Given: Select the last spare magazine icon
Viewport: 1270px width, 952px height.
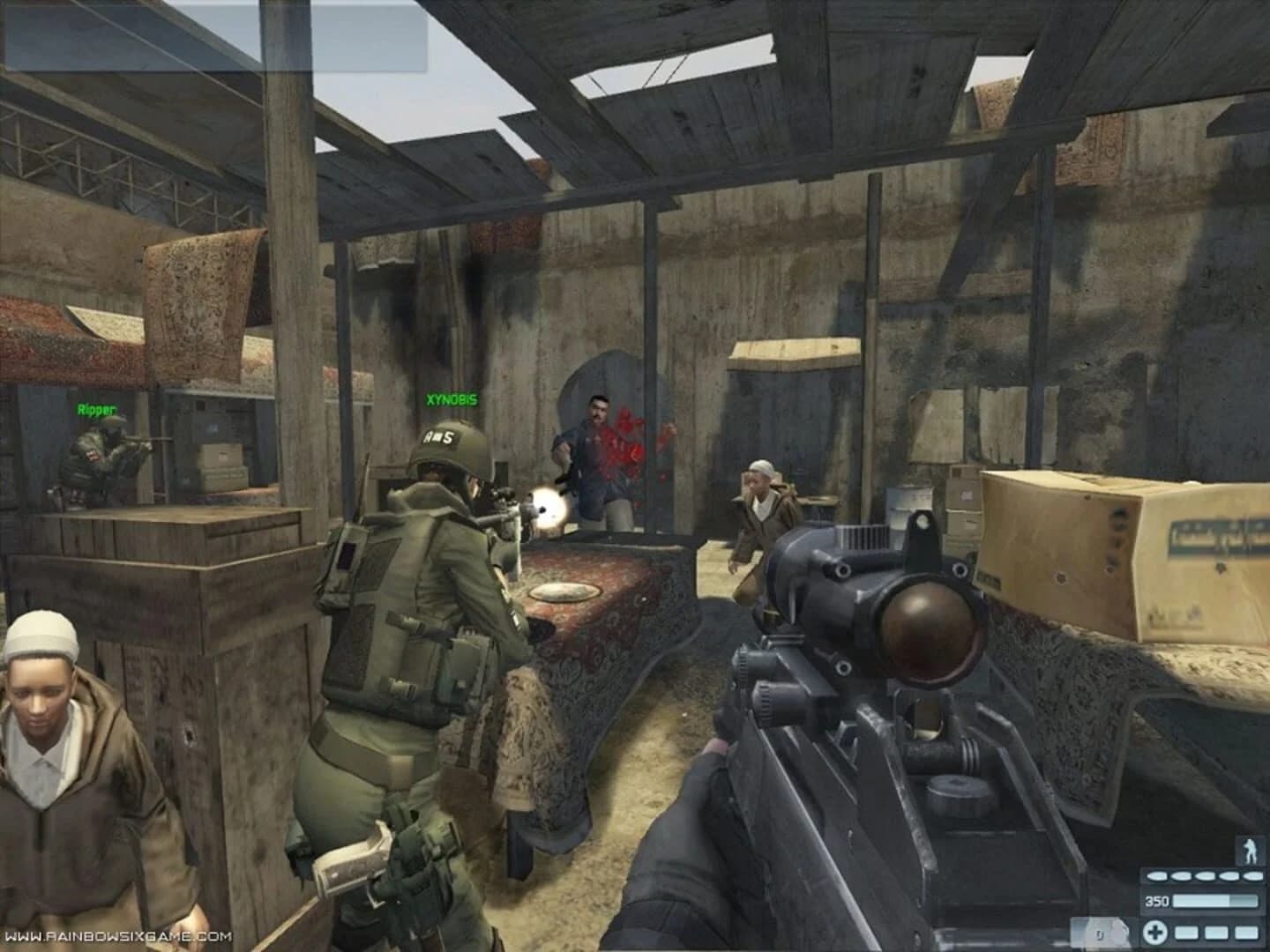Looking at the screenshot, I should [x=1246, y=934].
